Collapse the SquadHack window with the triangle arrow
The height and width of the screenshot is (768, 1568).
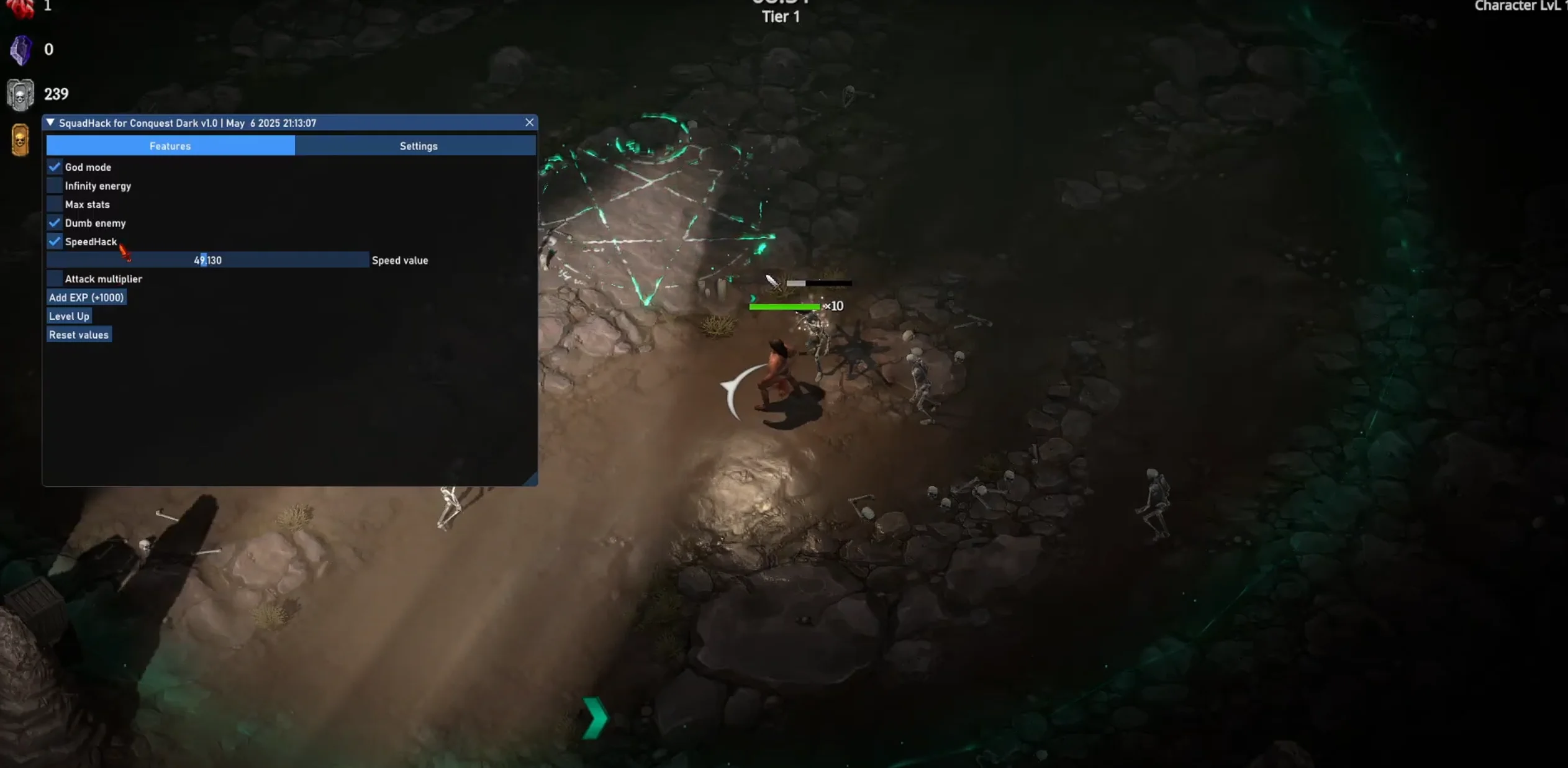click(51, 122)
